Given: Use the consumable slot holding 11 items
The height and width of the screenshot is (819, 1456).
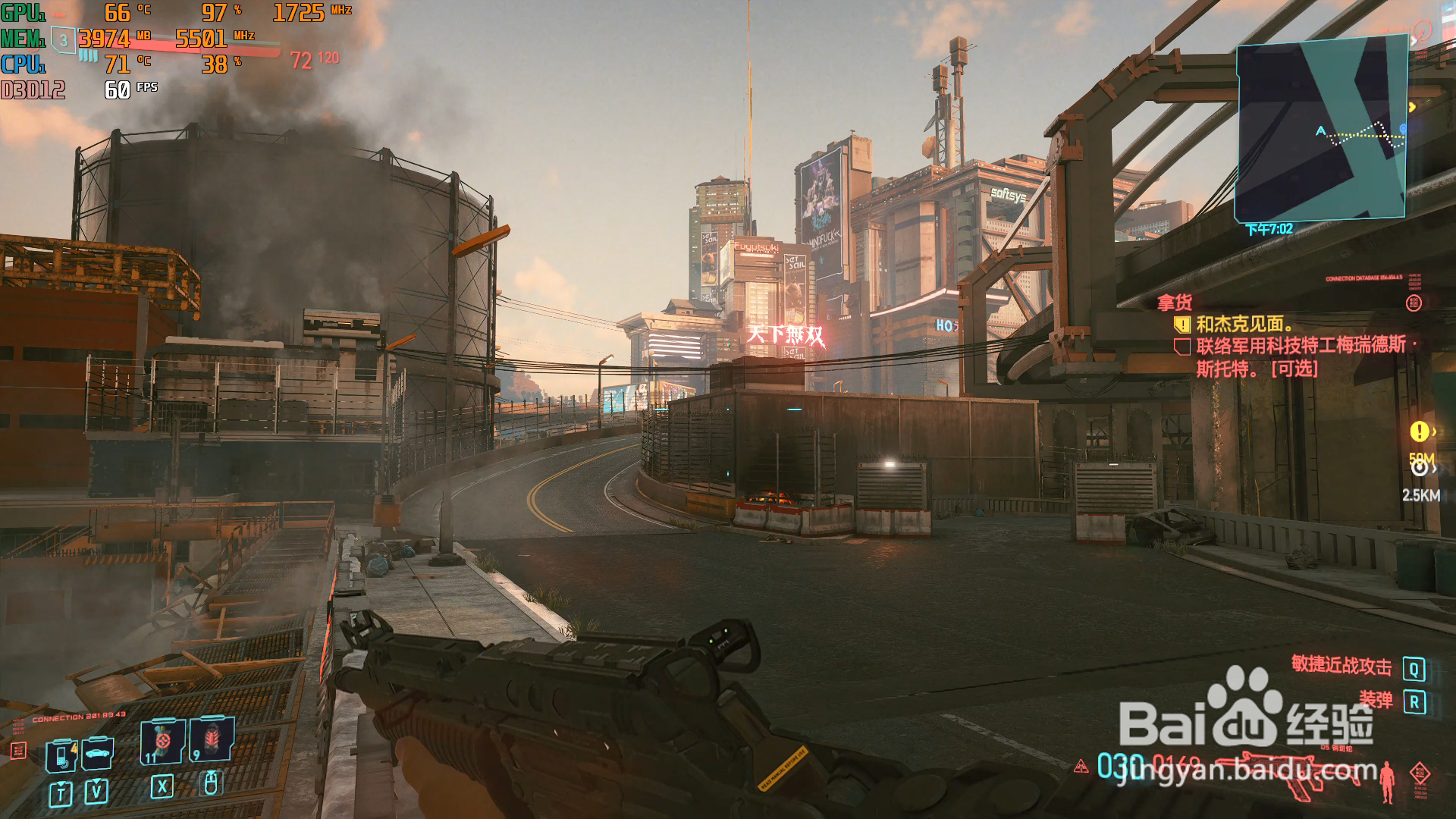Looking at the screenshot, I should 162,741.
